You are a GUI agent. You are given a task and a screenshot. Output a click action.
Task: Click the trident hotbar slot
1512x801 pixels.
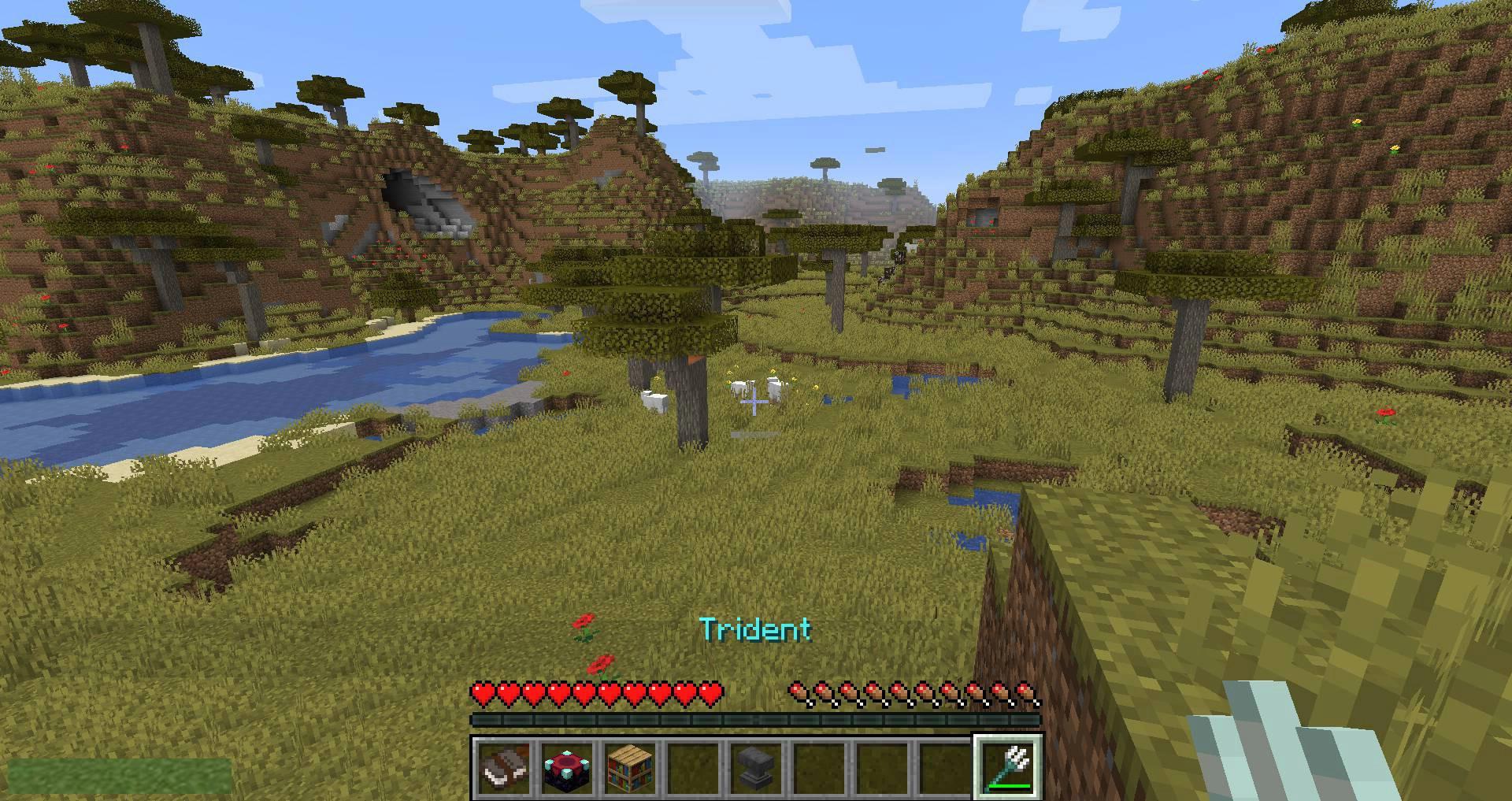click(x=1009, y=767)
